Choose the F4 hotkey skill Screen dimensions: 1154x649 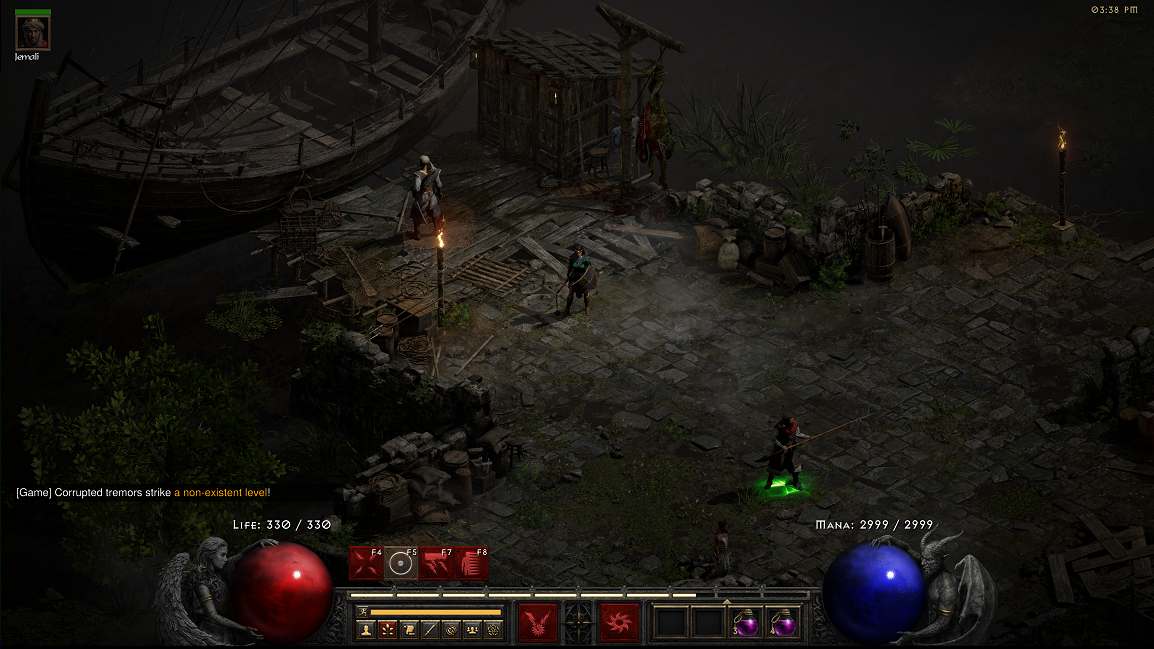pyautogui.click(x=366, y=564)
